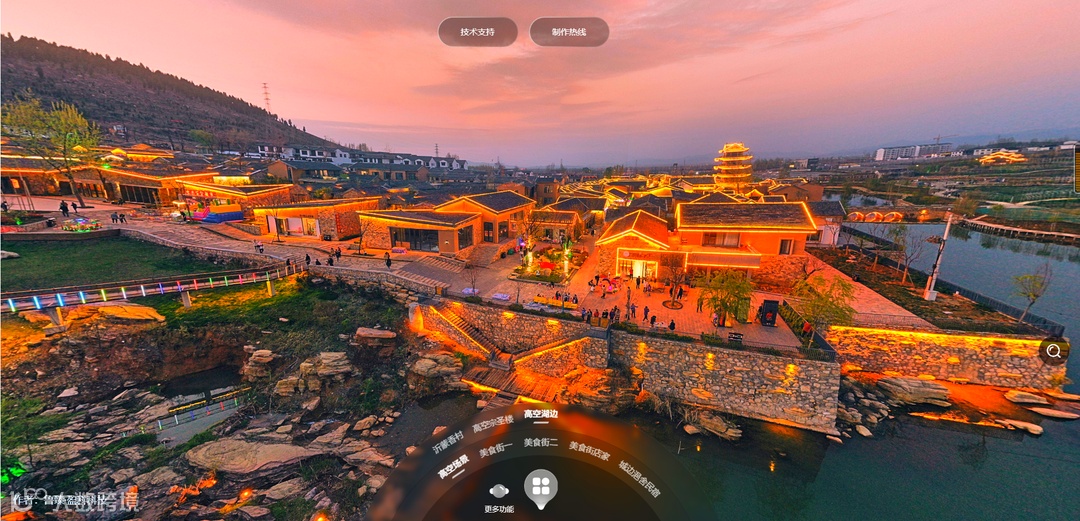Click the magnifier search icon
This screenshot has width=1080, height=521.
tap(1054, 350)
